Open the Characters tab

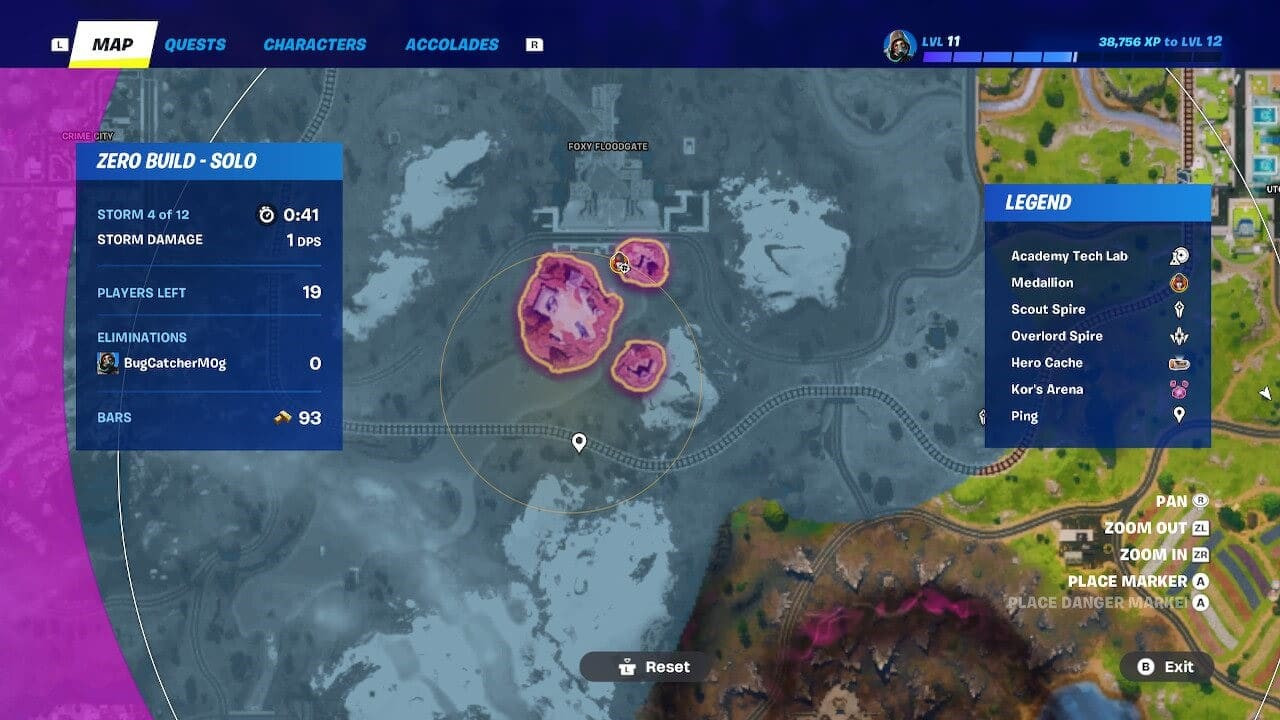(x=314, y=45)
